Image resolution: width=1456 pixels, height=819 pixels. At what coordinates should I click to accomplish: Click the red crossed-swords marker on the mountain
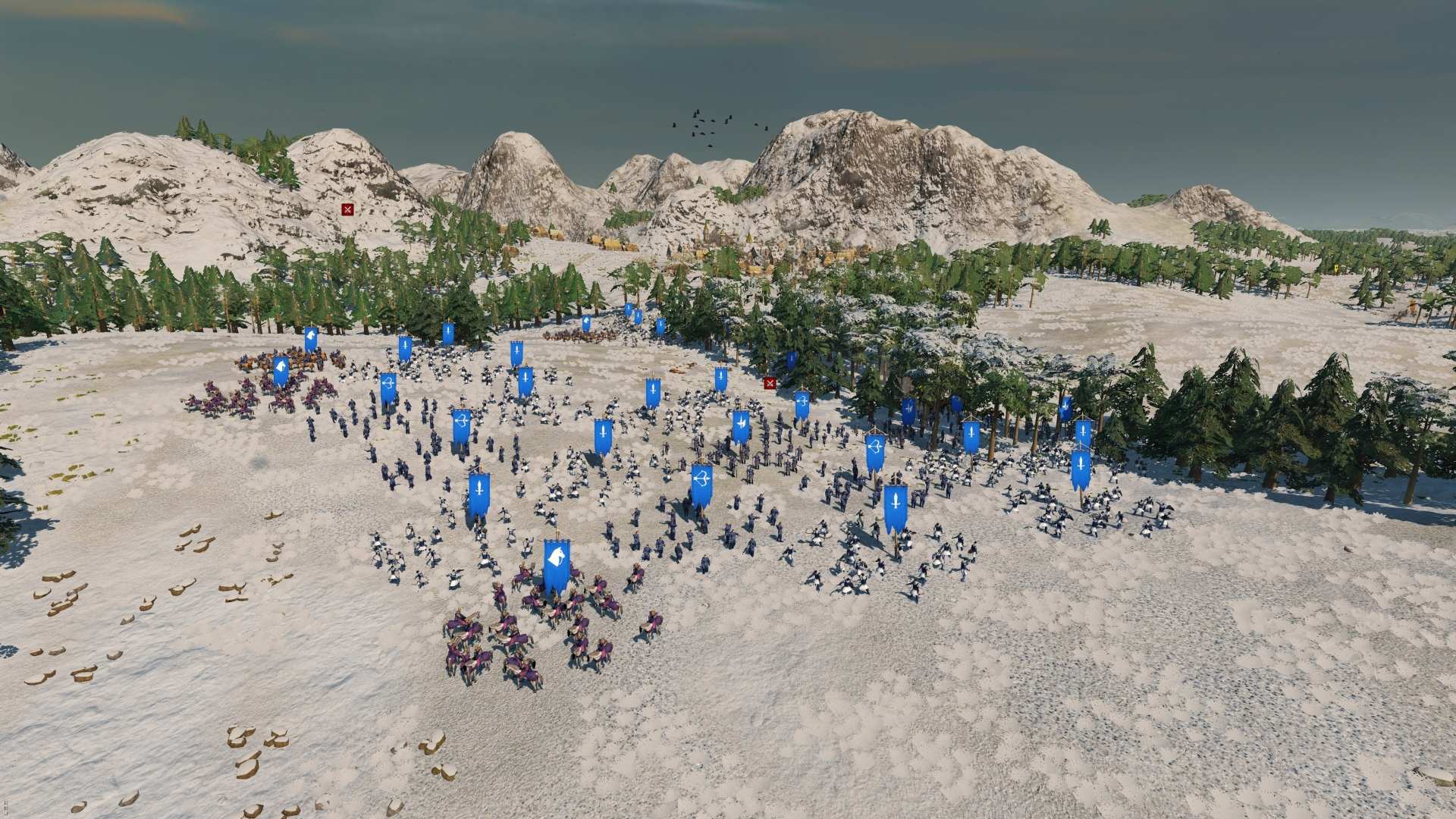[347, 210]
